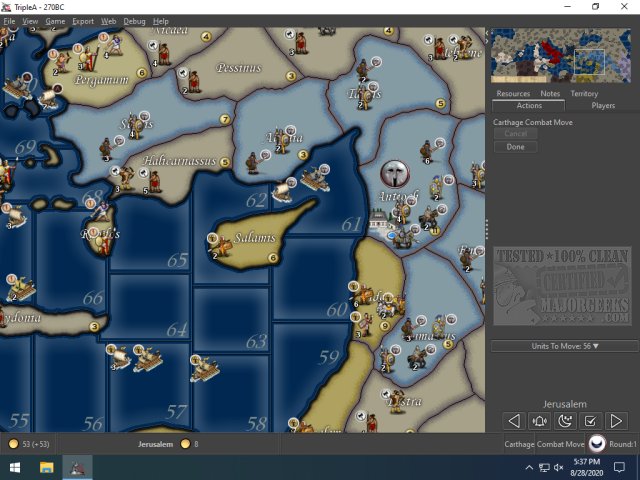This screenshot has height=480, width=640.
Task: Click the world minimap overview
Action: pos(563,55)
